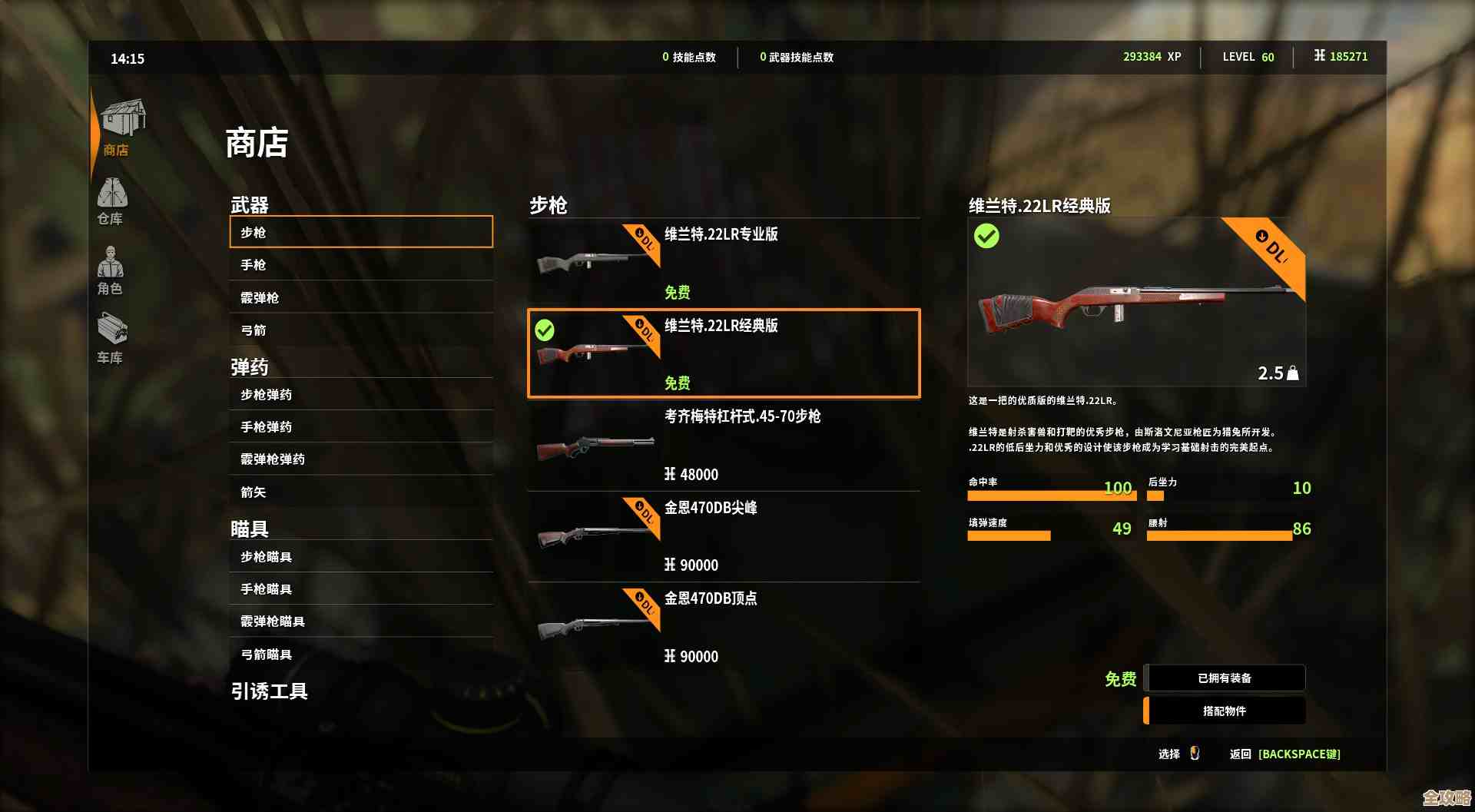Select the 步枪 rifle weapon category

360,232
